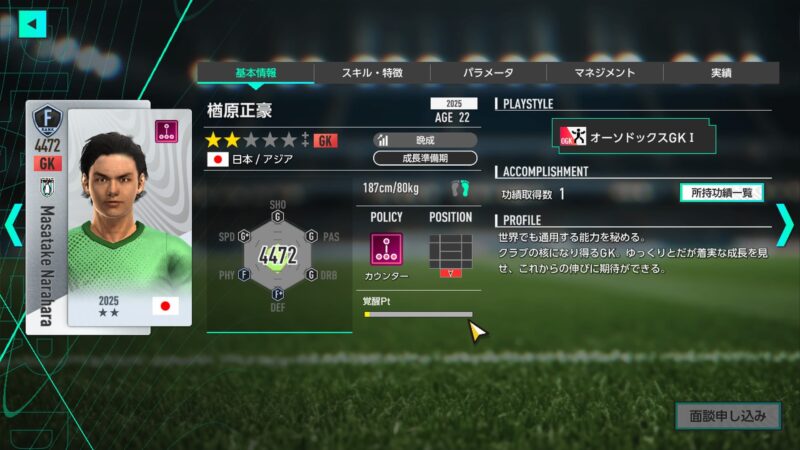Switch to the 基本情報 tab
The width and height of the screenshot is (800, 450).
[x=255, y=73]
